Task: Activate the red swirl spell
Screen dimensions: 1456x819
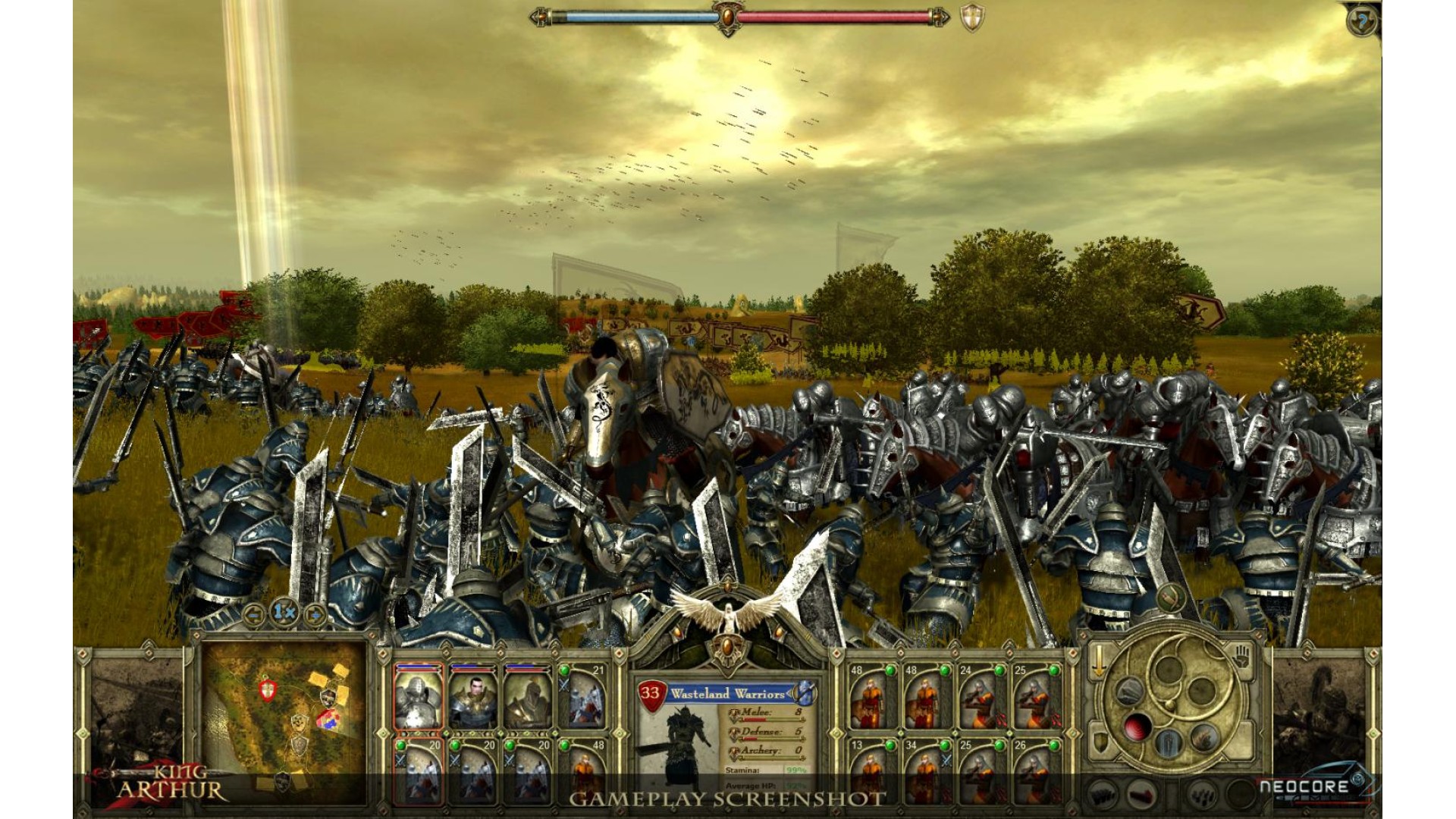Action: pos(1139,728)
